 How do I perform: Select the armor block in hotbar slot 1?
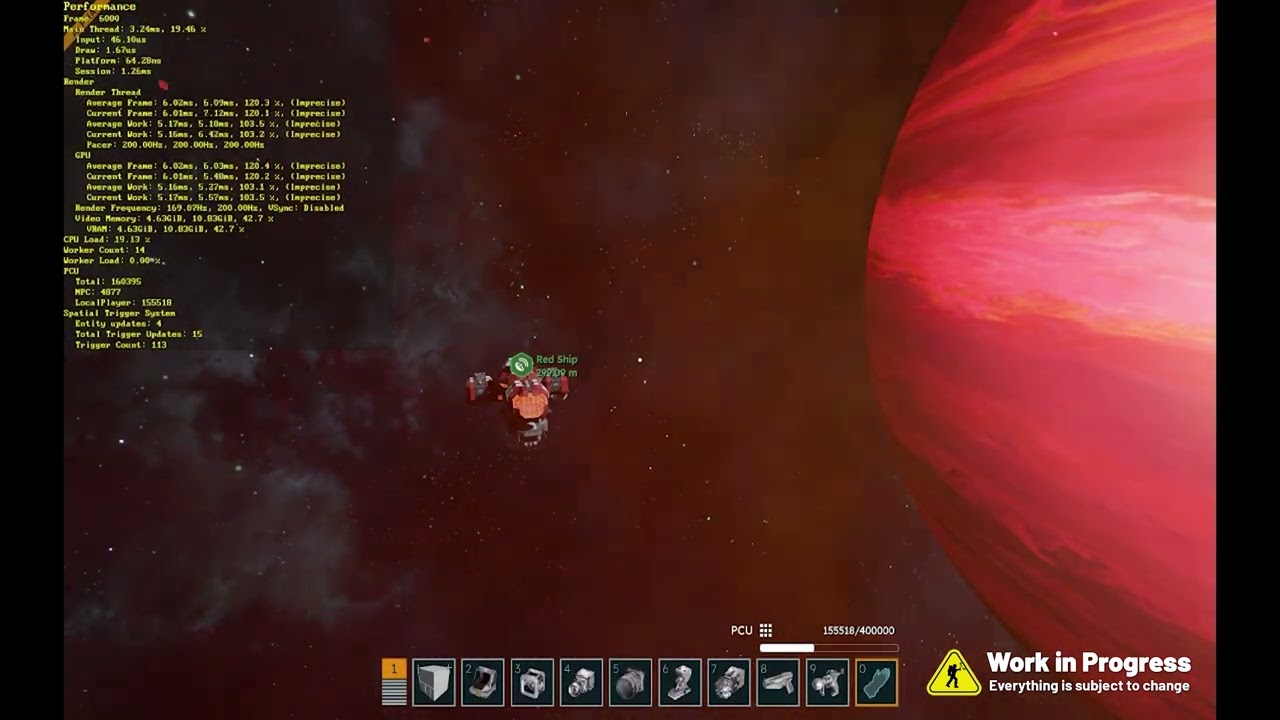click(x=434, y=683)
